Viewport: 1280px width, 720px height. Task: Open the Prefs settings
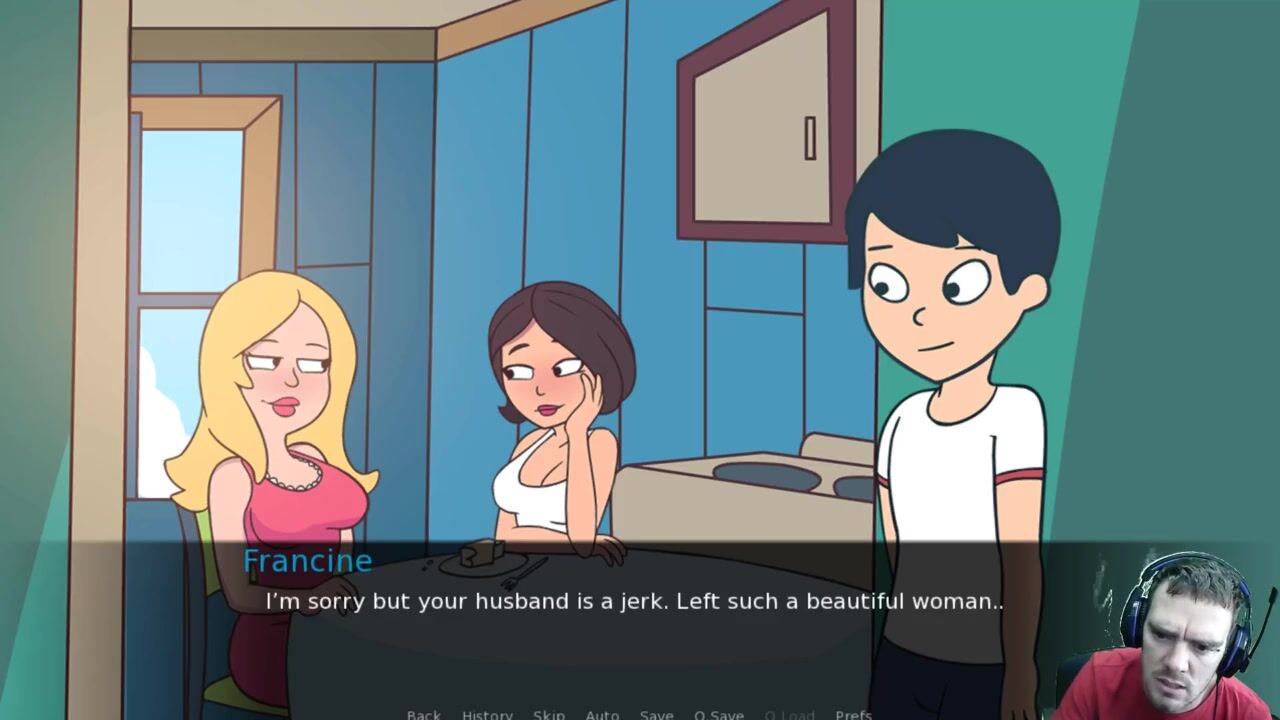coord(853,714)
